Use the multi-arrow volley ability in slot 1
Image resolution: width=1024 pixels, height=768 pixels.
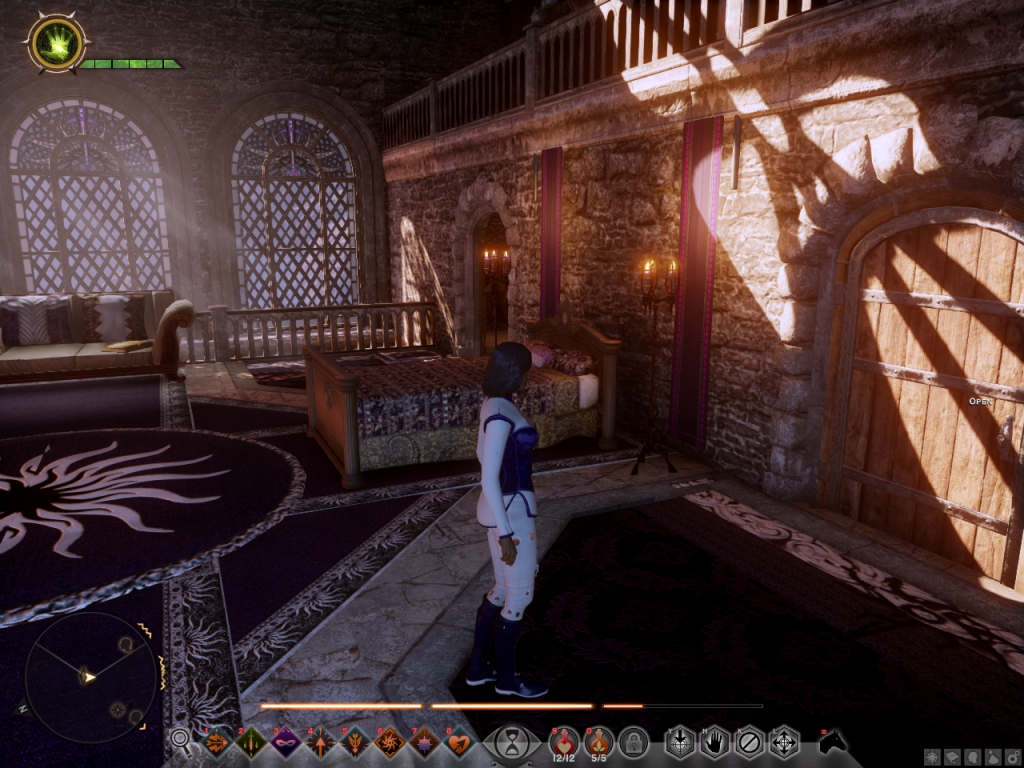(216, 743)
